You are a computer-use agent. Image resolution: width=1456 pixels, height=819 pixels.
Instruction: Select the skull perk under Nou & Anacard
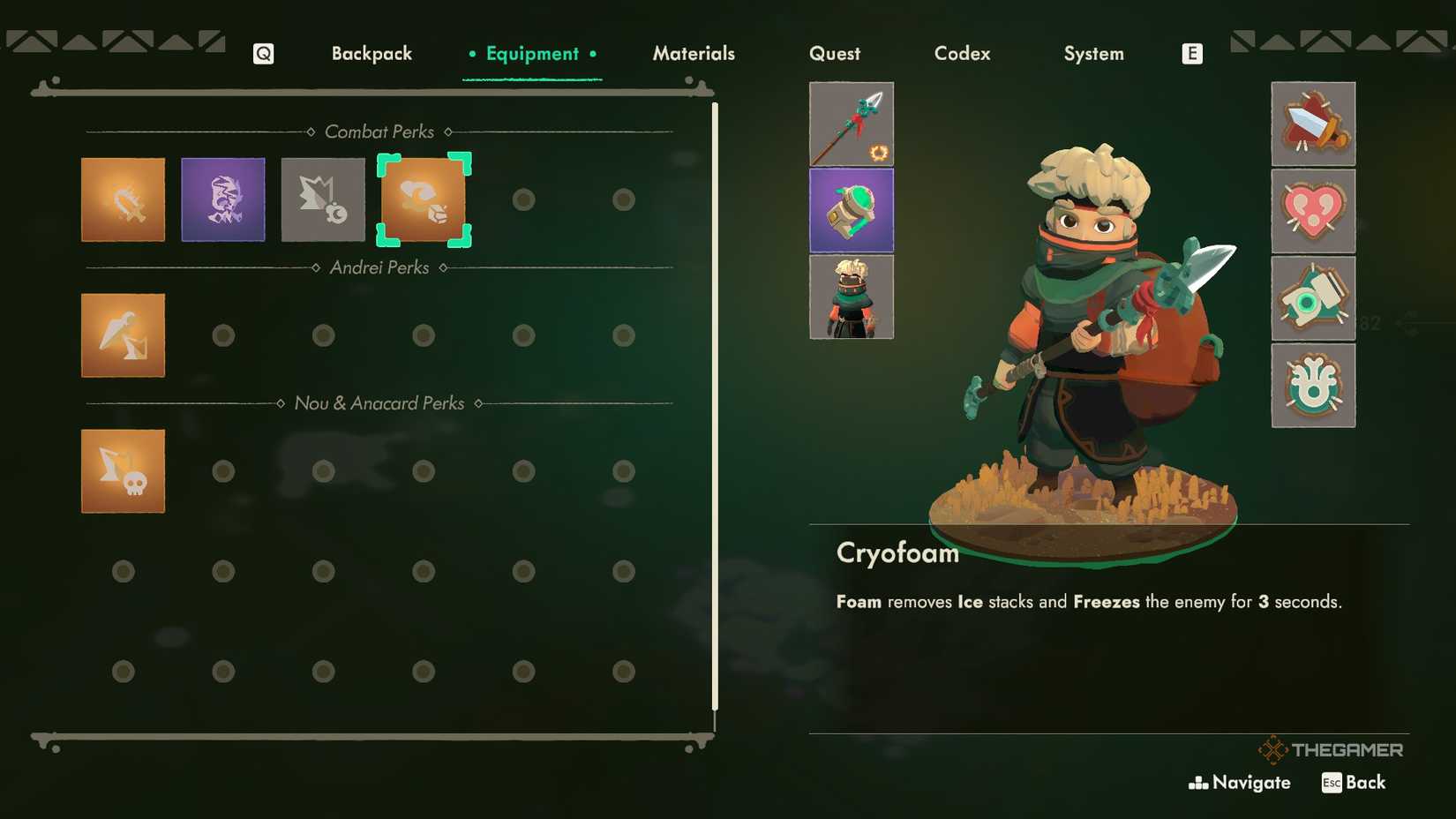(123, 470)
